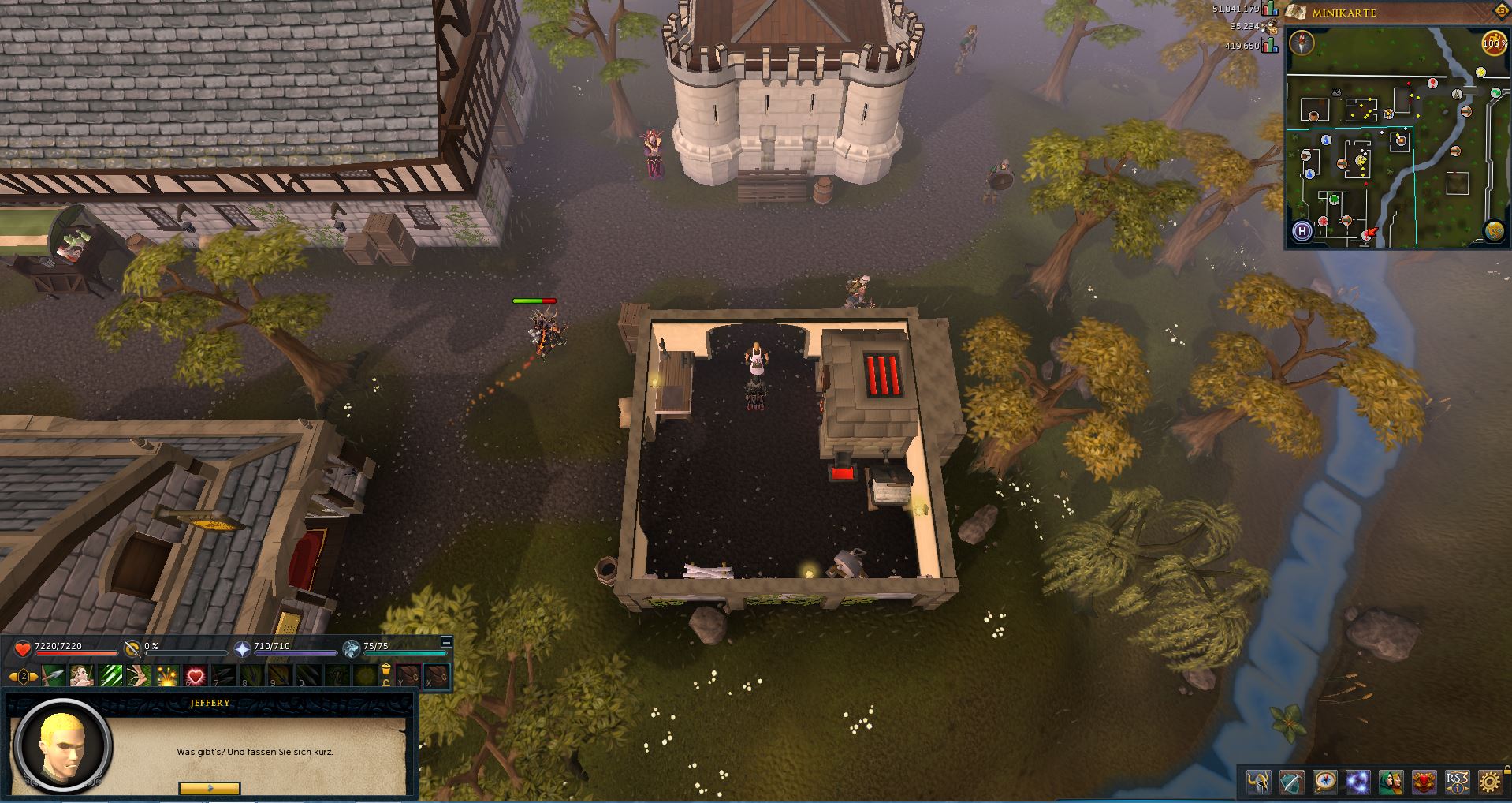The height and width of the screenshot is (803, 1512).
Task: Click the Minikarte logout door icon
Action: coord(1500,13)
